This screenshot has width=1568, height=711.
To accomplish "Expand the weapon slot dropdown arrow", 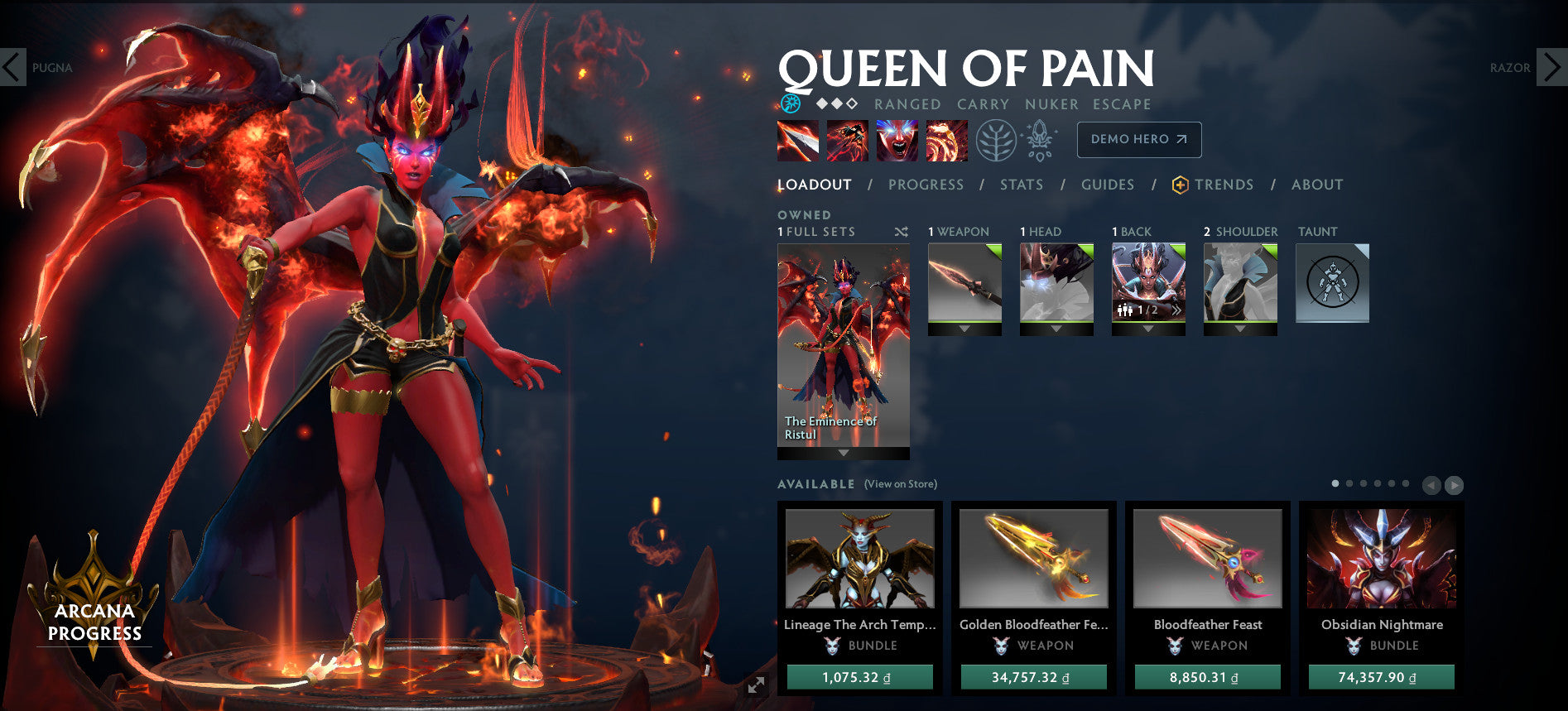I will tap(964, 327).
